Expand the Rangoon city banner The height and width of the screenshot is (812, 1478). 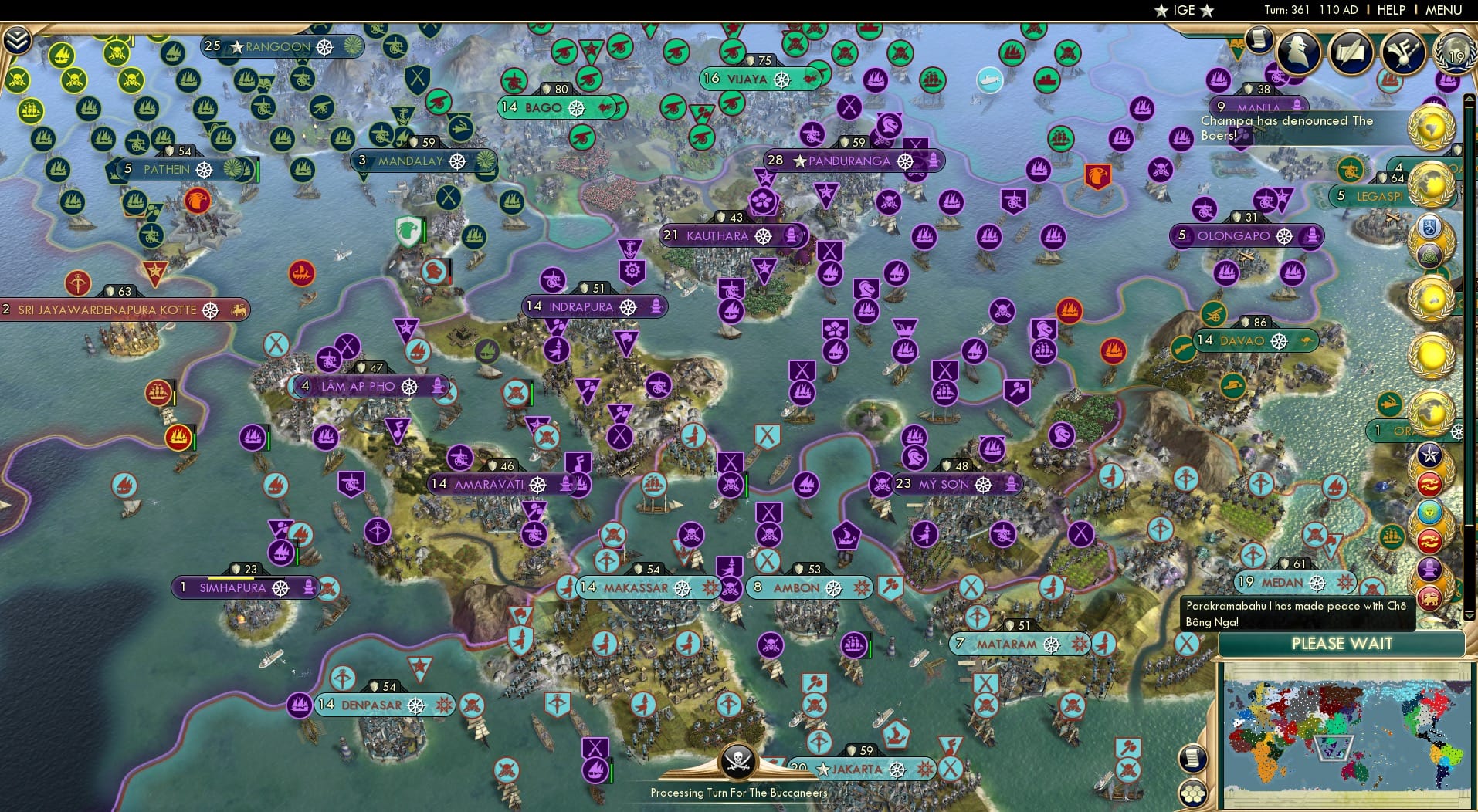click(x=278, y=47)
